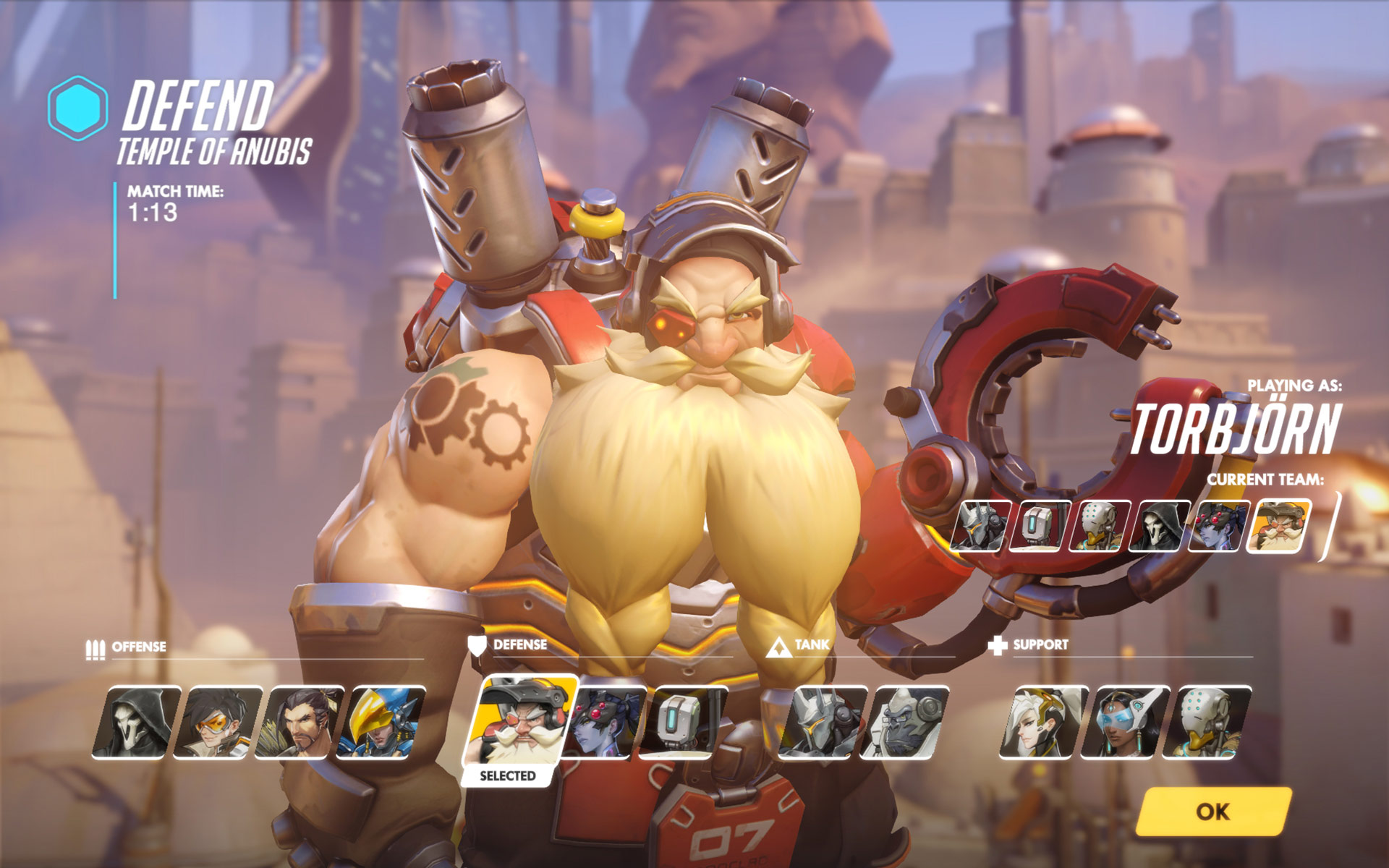1389x868 pixels.
Task: Click the match time progress bar
Action: [x=114, y=239]
